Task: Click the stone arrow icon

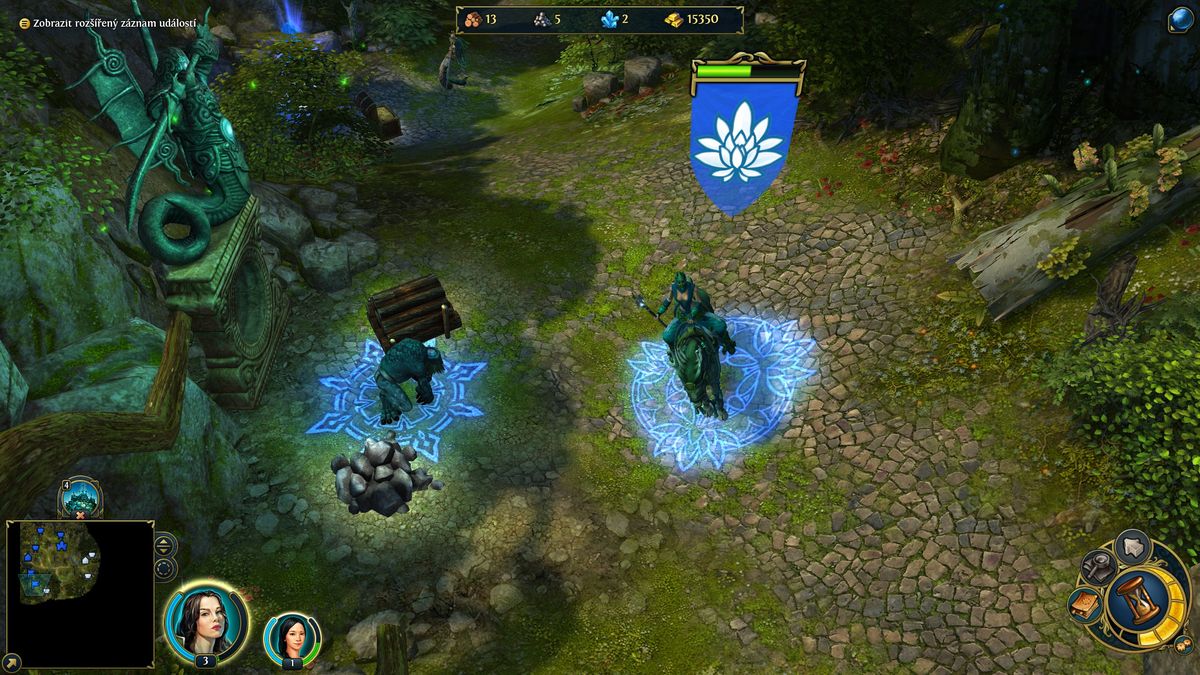Action: pos(1133,546)
